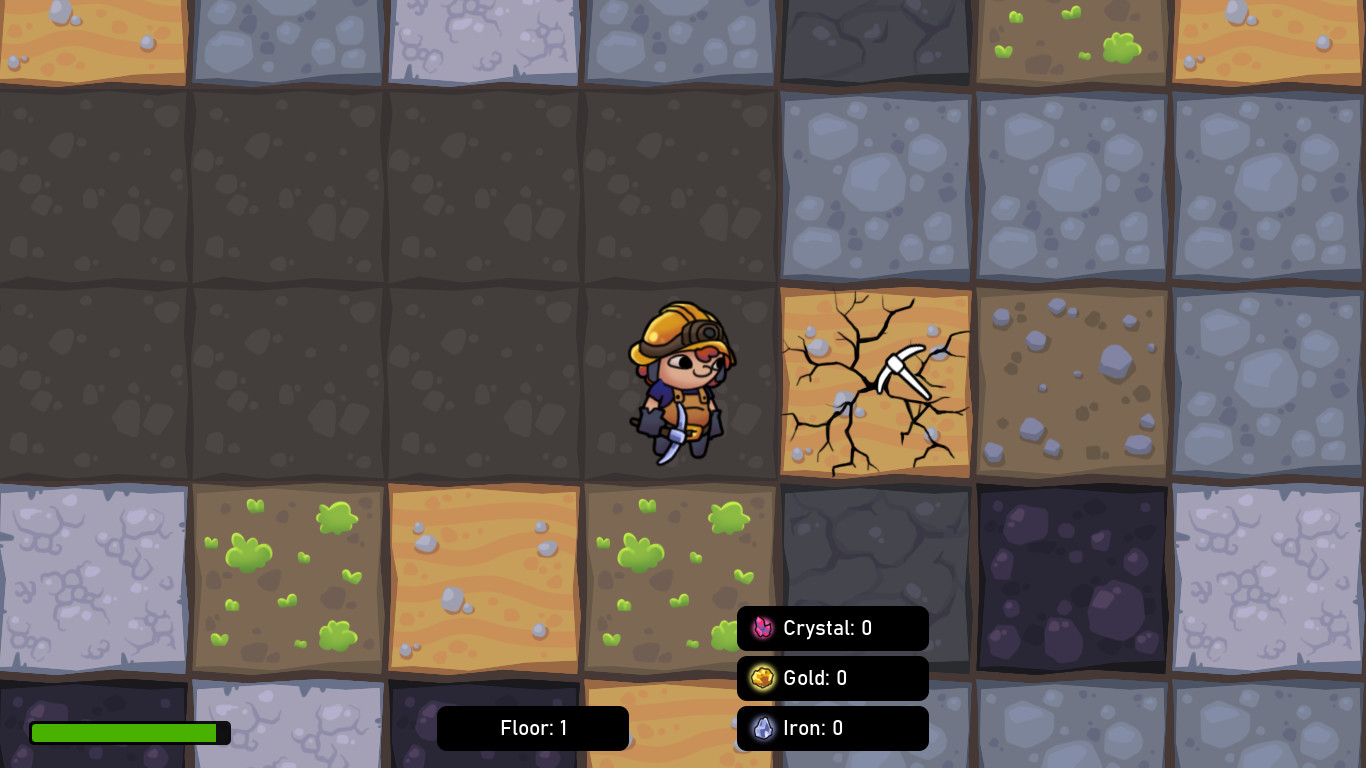Click the mossy green dirt tile top right

pyautogui.click(x=1072, y=40)
